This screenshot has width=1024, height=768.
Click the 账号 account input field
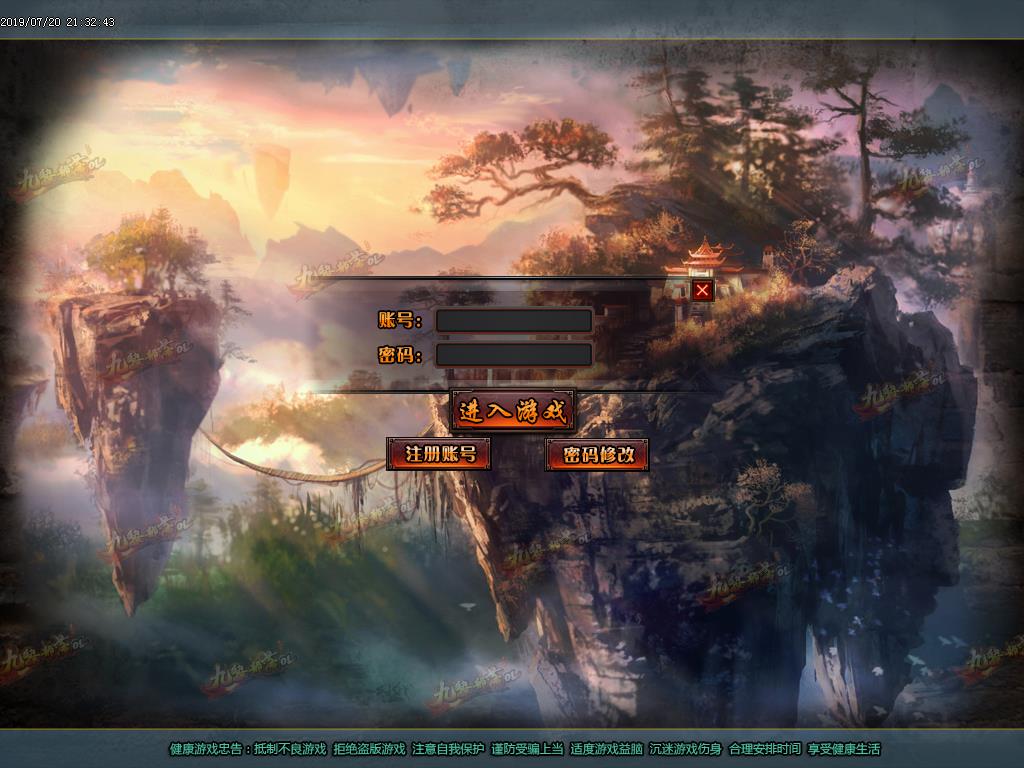coord(514,320)
